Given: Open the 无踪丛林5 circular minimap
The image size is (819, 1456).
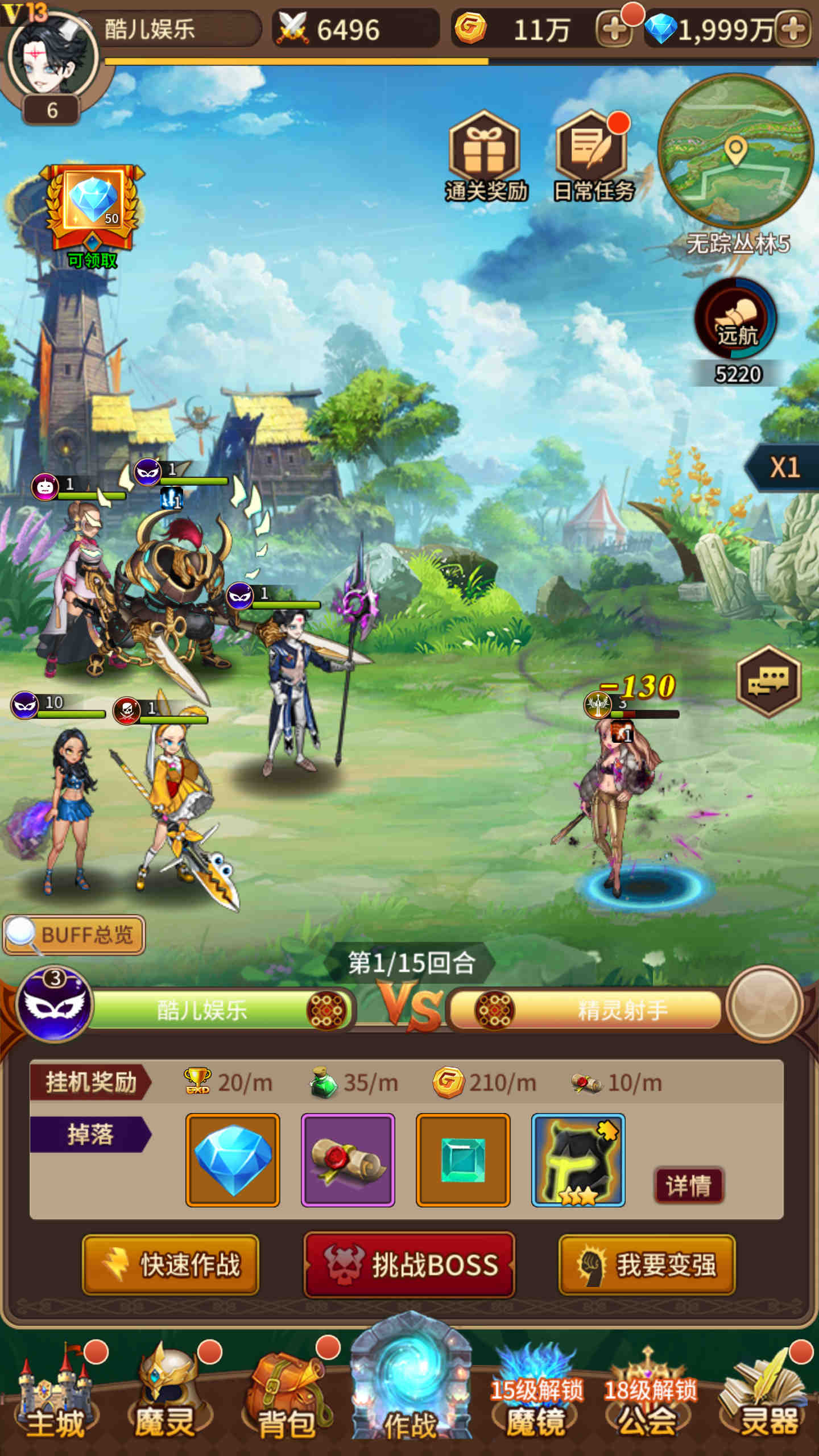Looking at the screenshot, I should click(735, 151).
